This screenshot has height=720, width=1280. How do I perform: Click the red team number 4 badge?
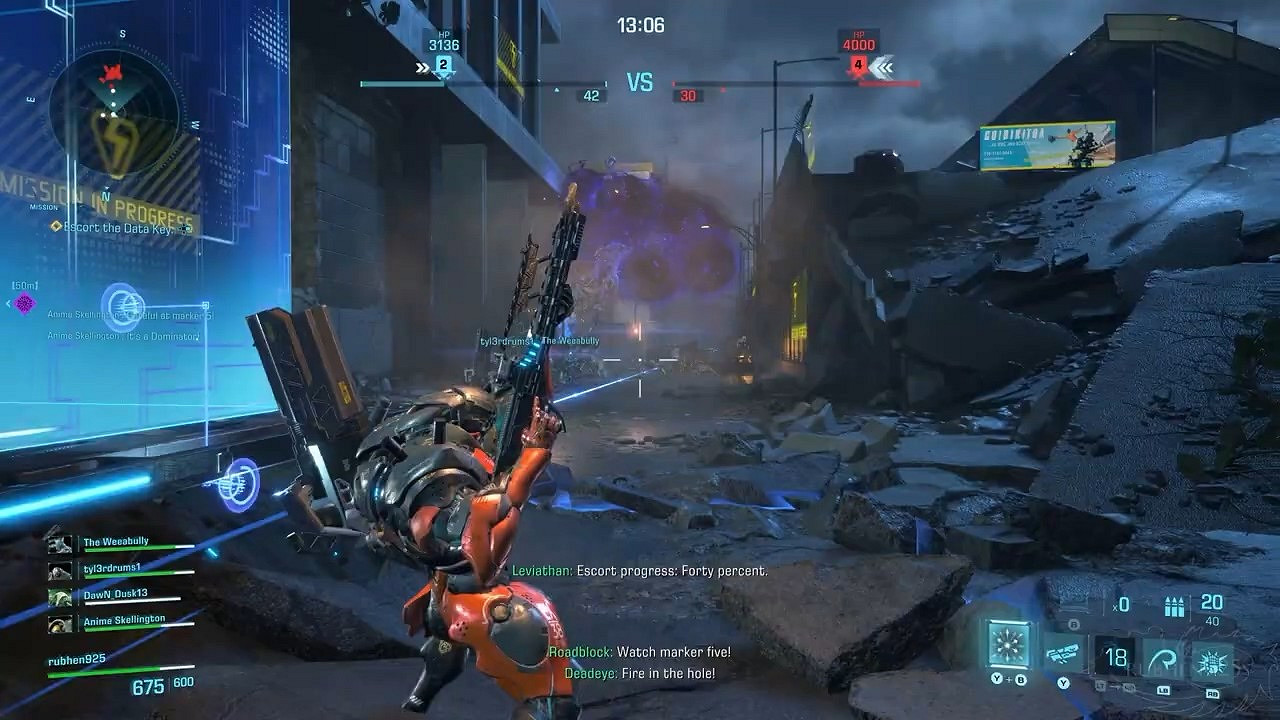pyautogui.click(x=857, y=66)
